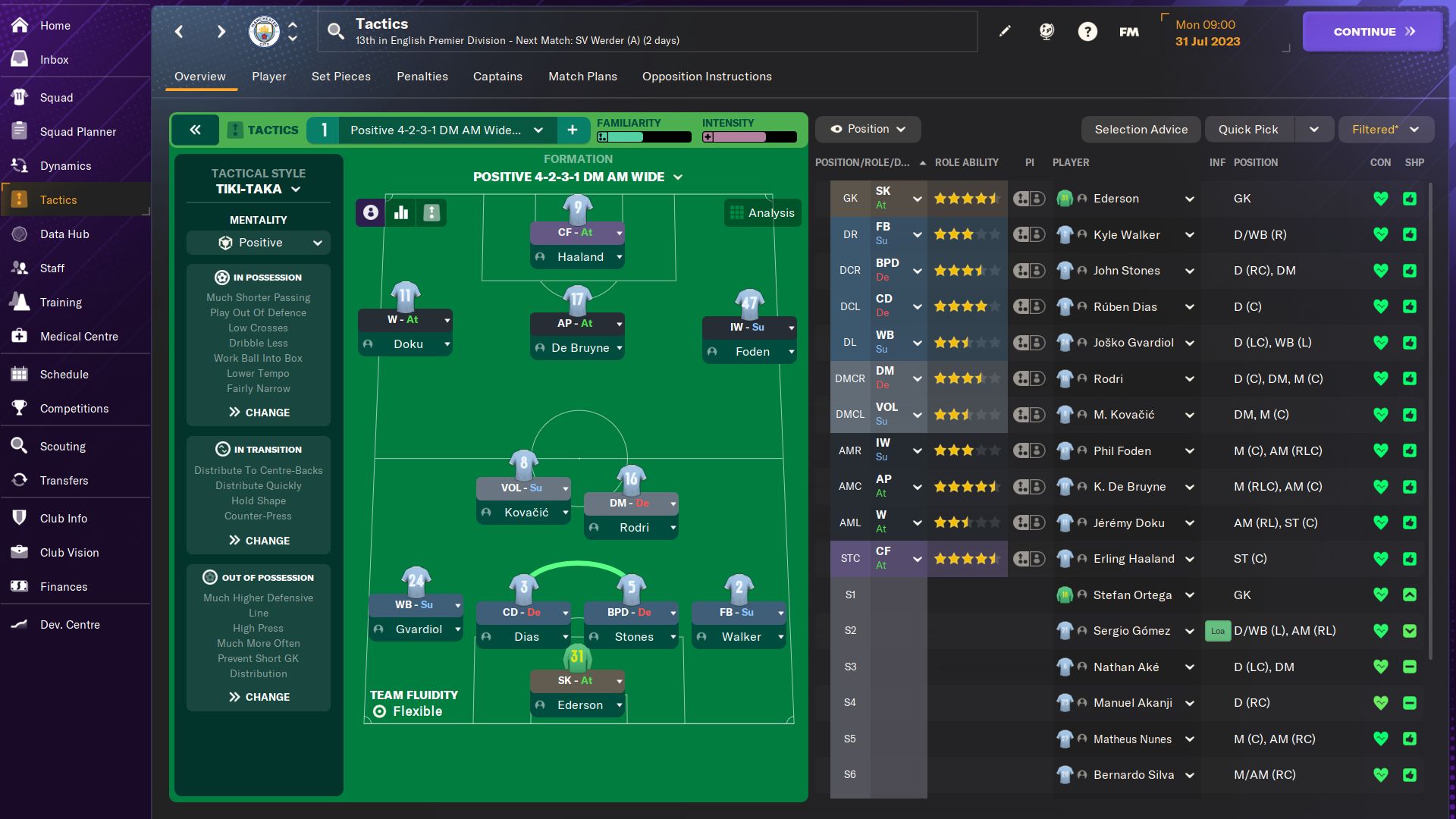1456x819 pixels.
Task: Open the Medical Centre section
Action: coord(80,336)
